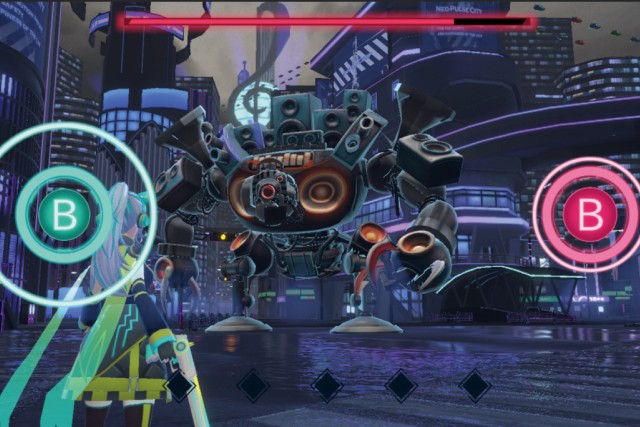This screenshot has width=640, height=427.
Task: Hit the teal B rhythm circle
Action: tap(66, 212)
